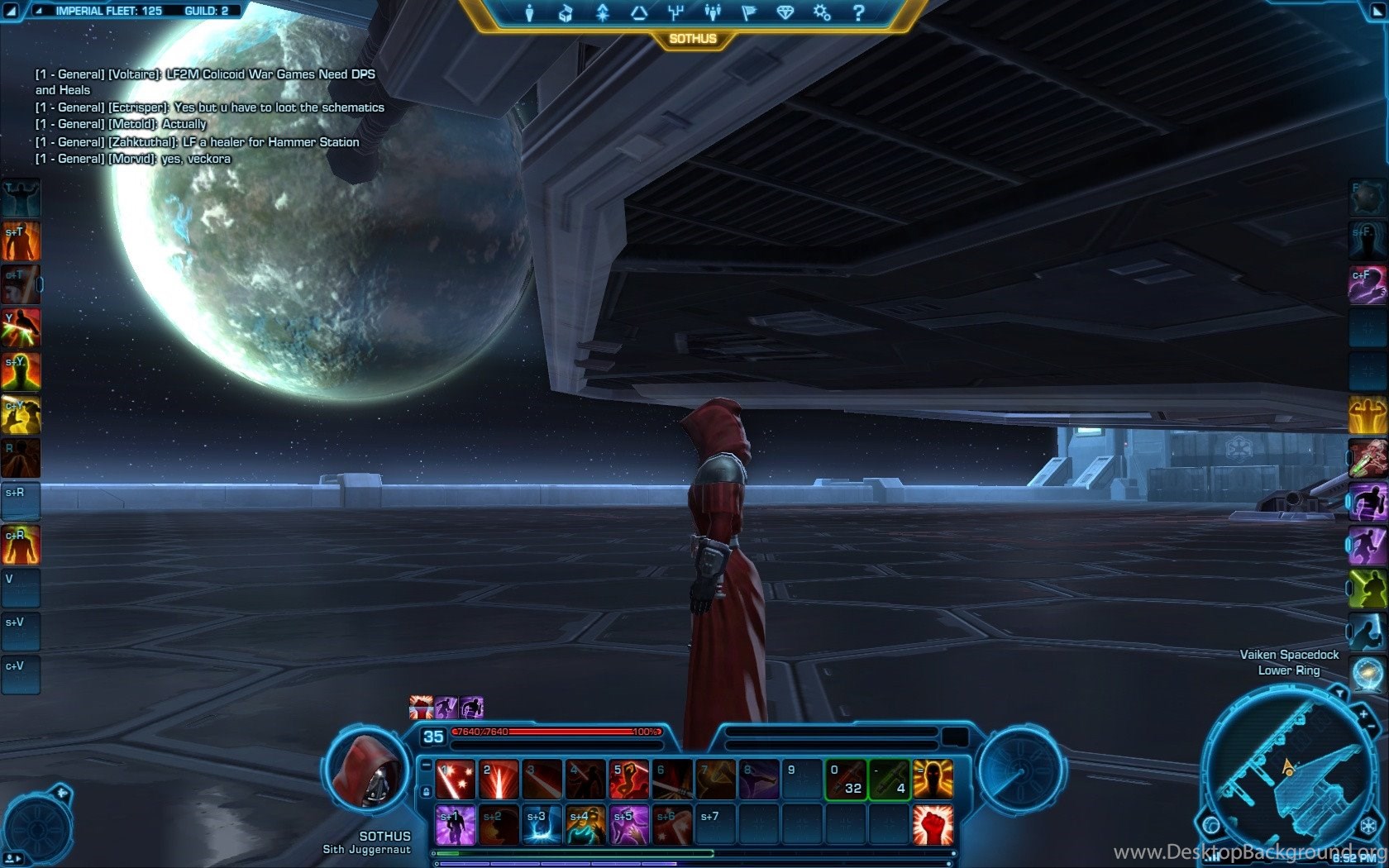Open help via the question mark

pos(858,13)
